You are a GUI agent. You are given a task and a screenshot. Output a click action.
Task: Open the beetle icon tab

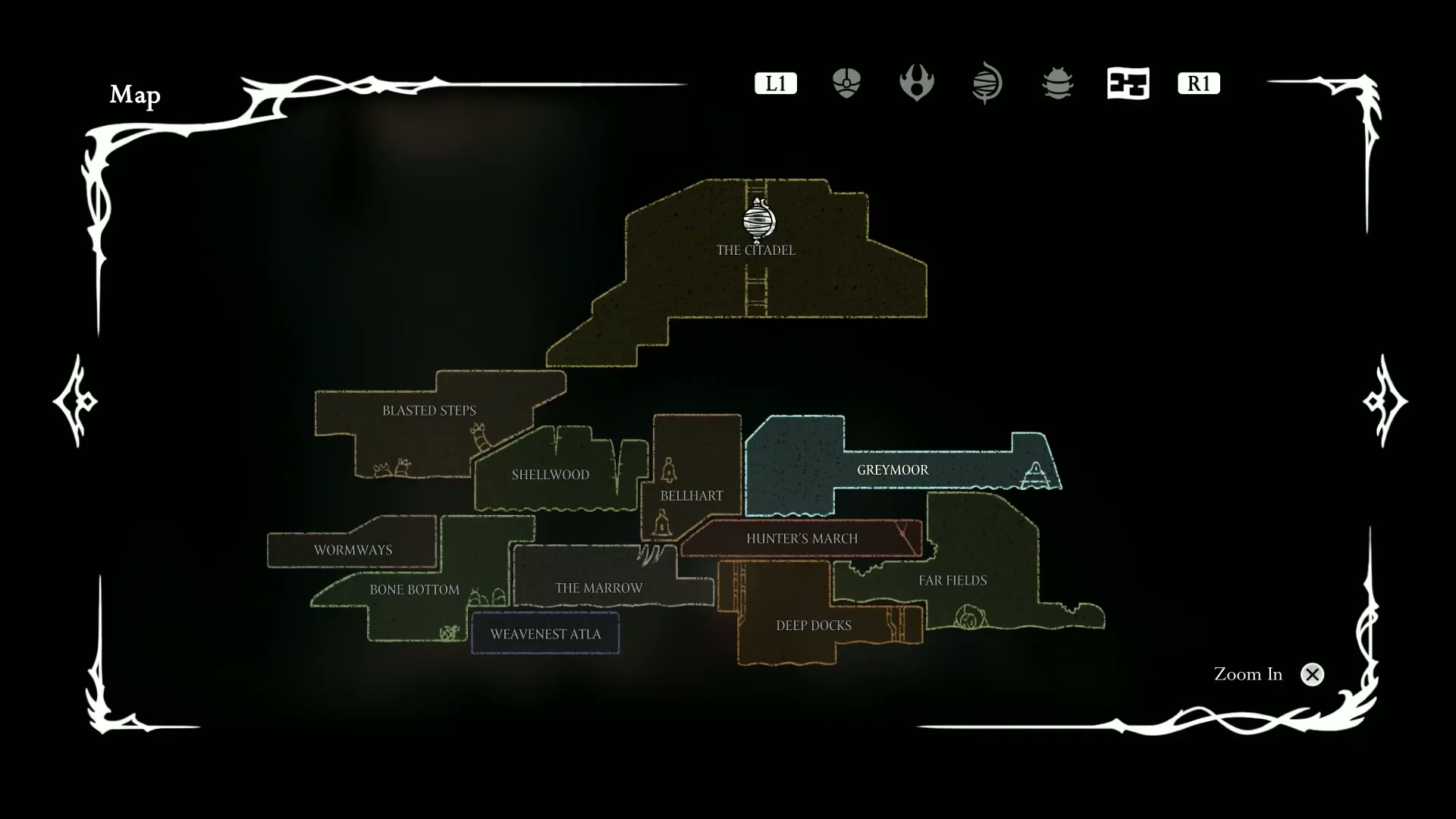[1057, 83]
